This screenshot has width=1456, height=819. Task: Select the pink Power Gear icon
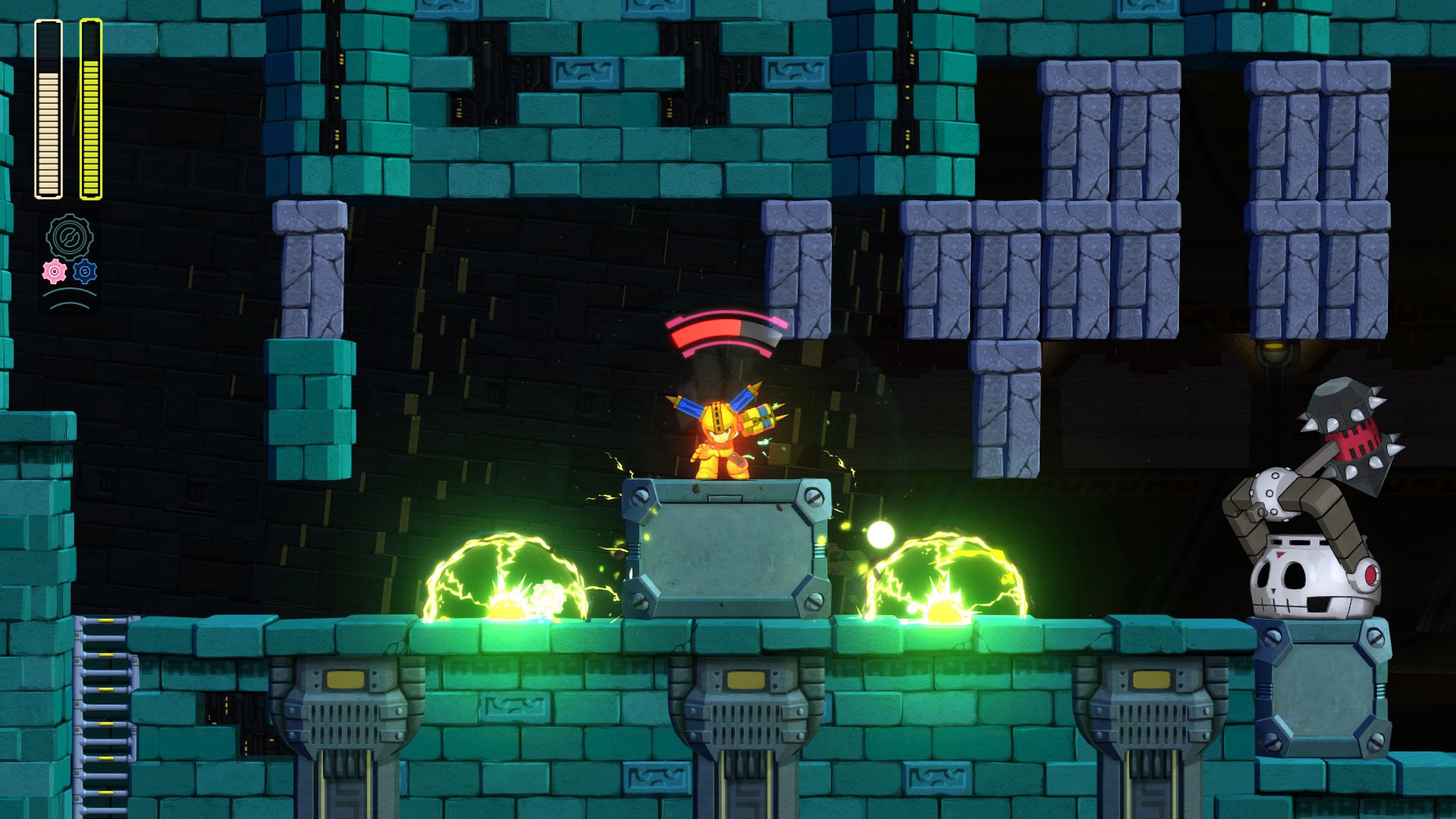[x=53, y=271]
